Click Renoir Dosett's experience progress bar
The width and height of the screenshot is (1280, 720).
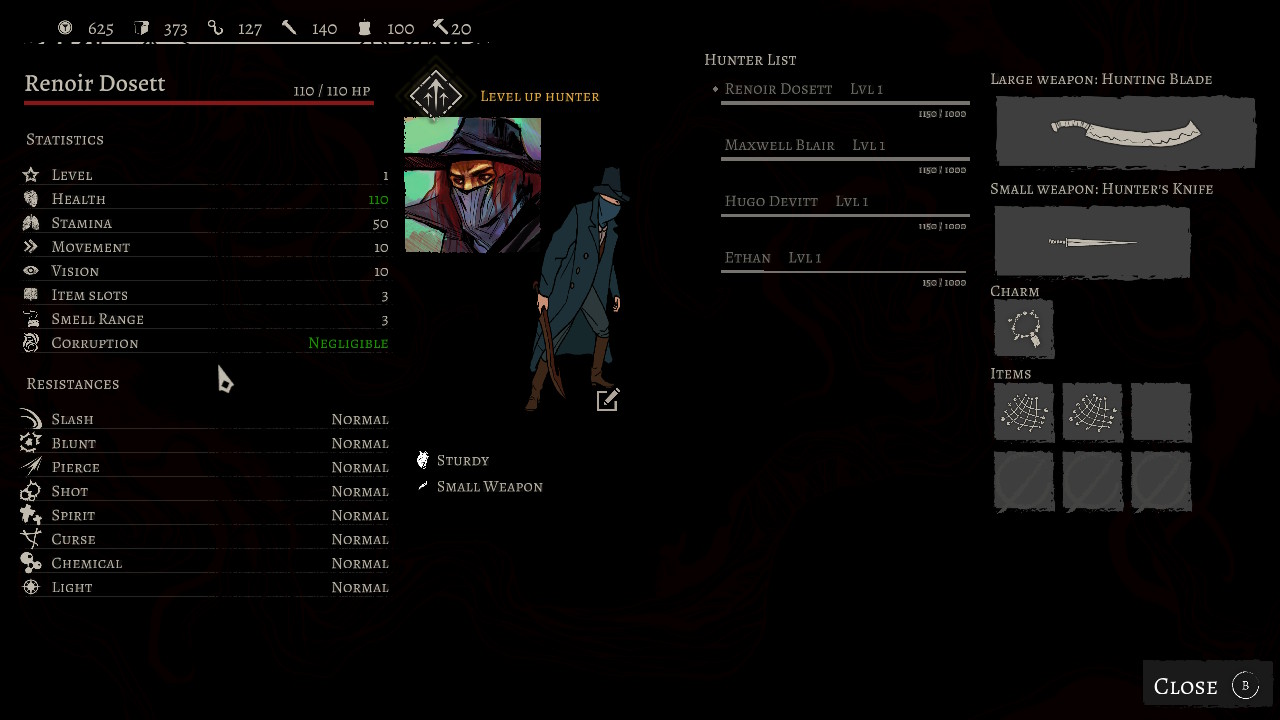pos(845,103)
